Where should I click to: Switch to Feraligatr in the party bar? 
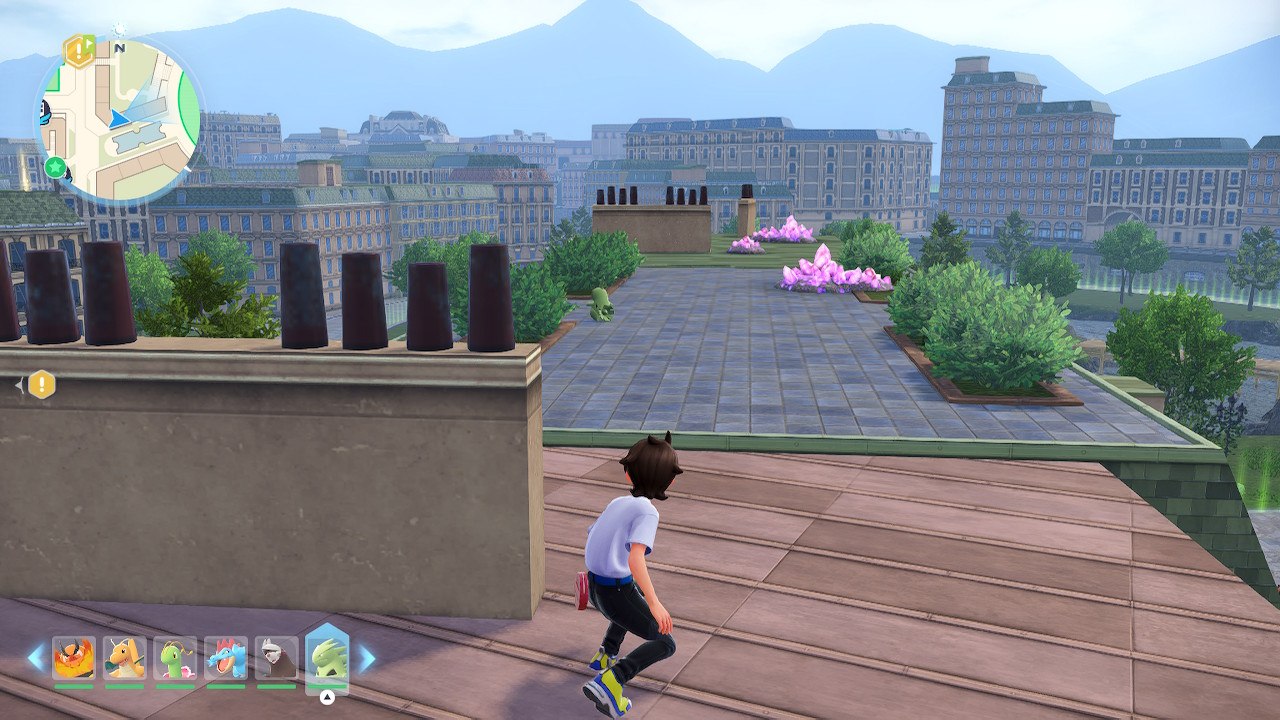[226, 658]
